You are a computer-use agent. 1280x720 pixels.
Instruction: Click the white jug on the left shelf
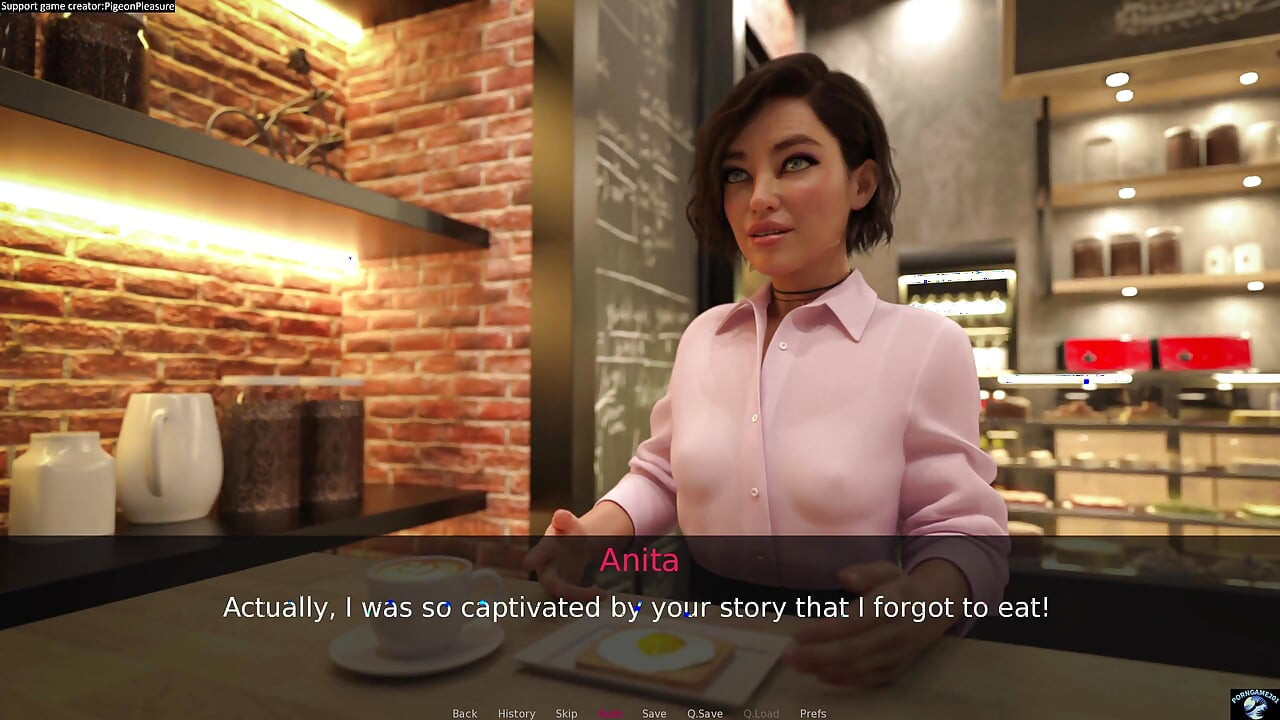170,460
